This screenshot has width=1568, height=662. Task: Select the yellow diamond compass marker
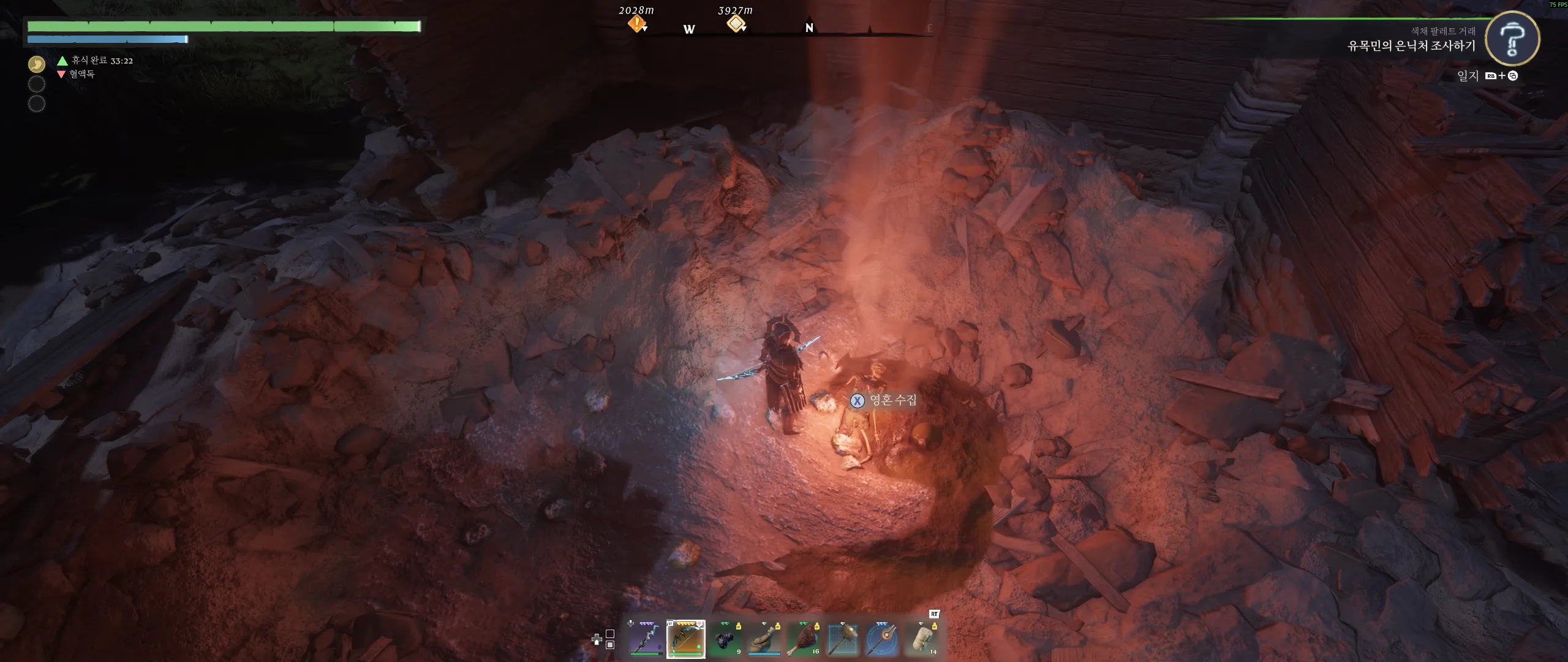pos(735,24)
